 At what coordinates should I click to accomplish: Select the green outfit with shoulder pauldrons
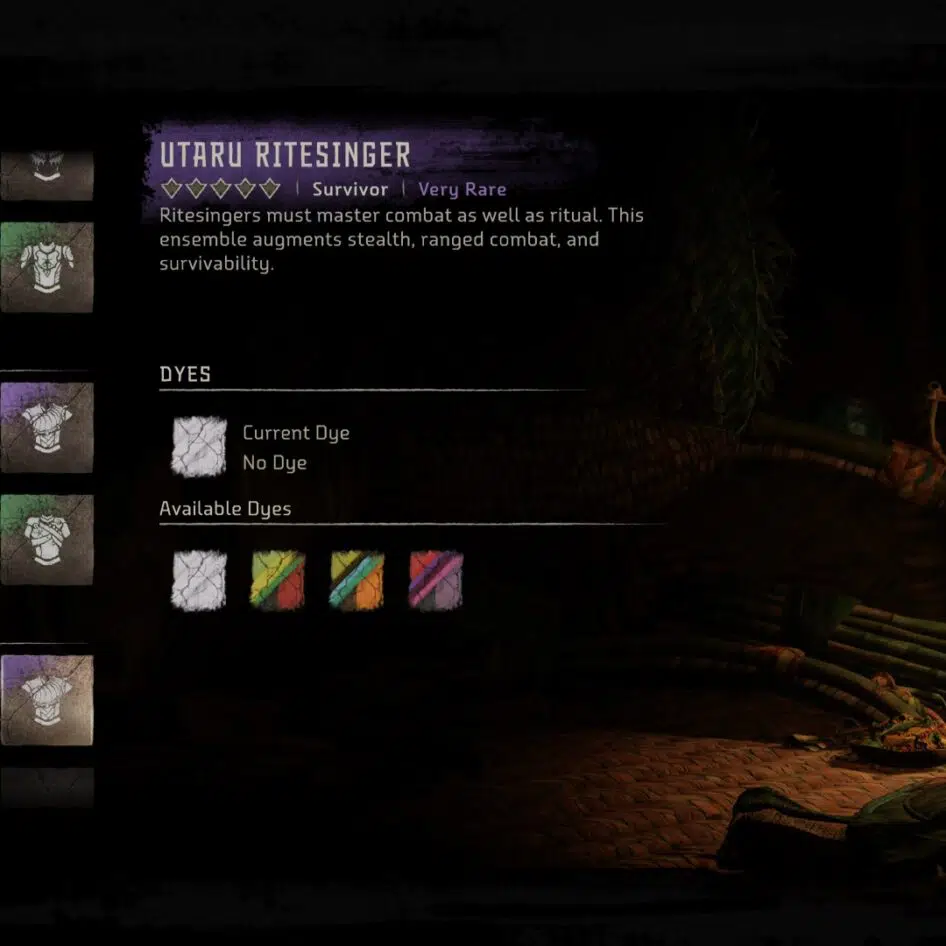[47, 266]
